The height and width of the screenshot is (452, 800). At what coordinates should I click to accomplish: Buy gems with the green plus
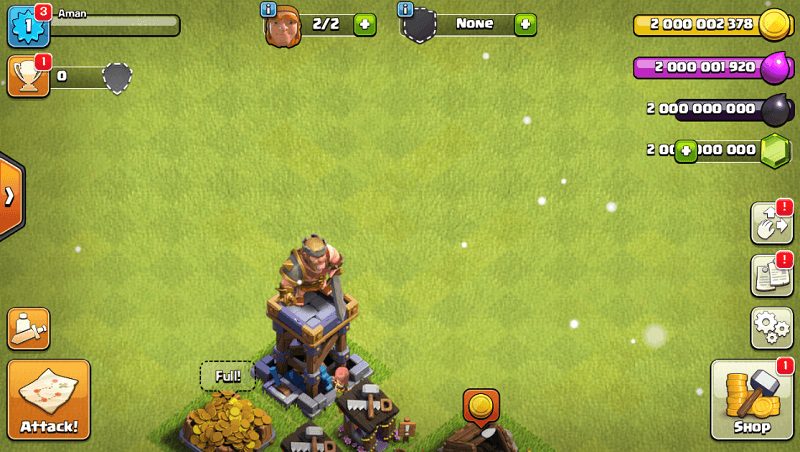tap(686, 151)
